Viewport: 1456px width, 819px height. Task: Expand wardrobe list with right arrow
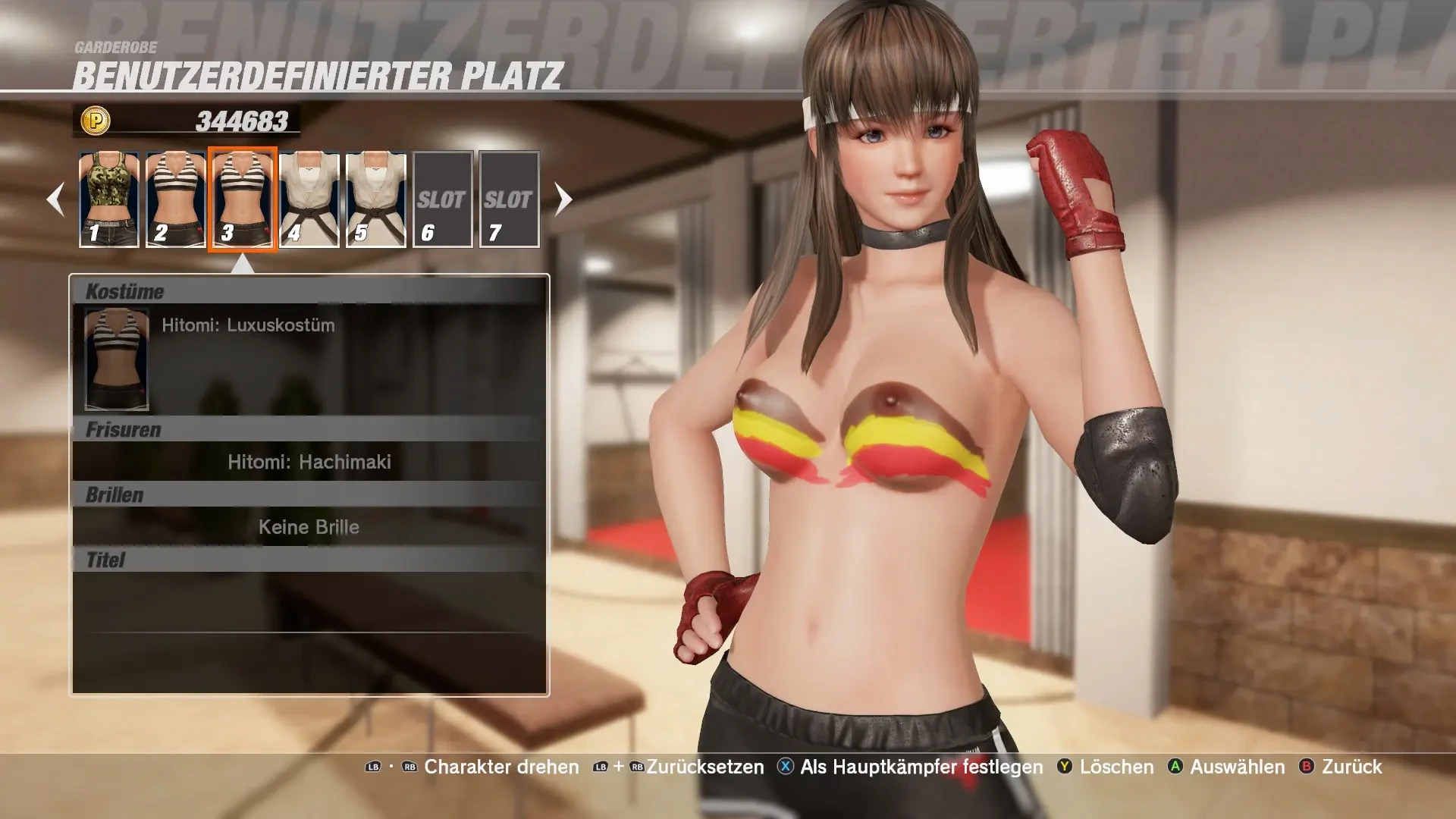[x=561, y=199]
